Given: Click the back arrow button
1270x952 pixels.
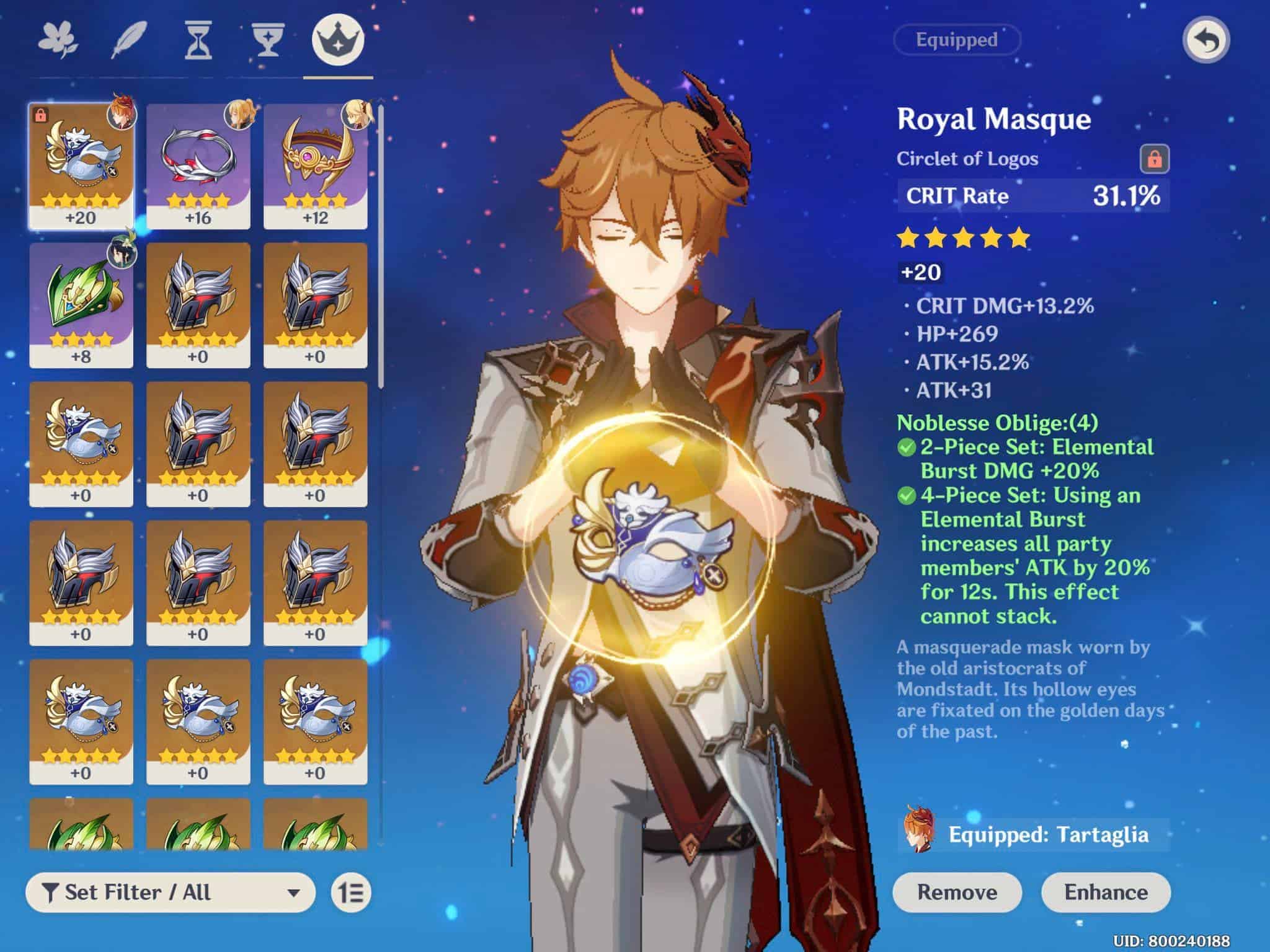Looking at the screenshot, I should (1206, 41).
